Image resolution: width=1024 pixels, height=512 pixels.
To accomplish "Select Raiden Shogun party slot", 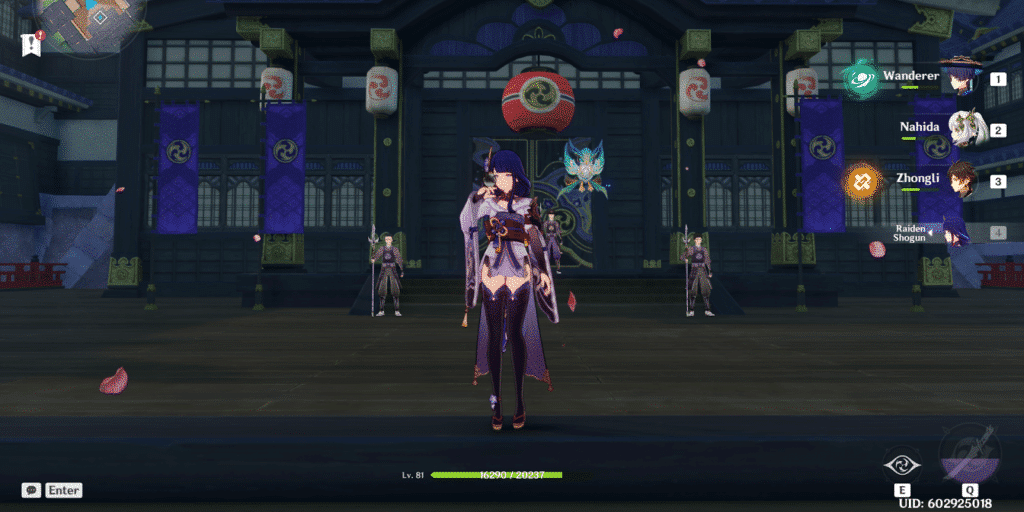I will click(x=950, y=233).
